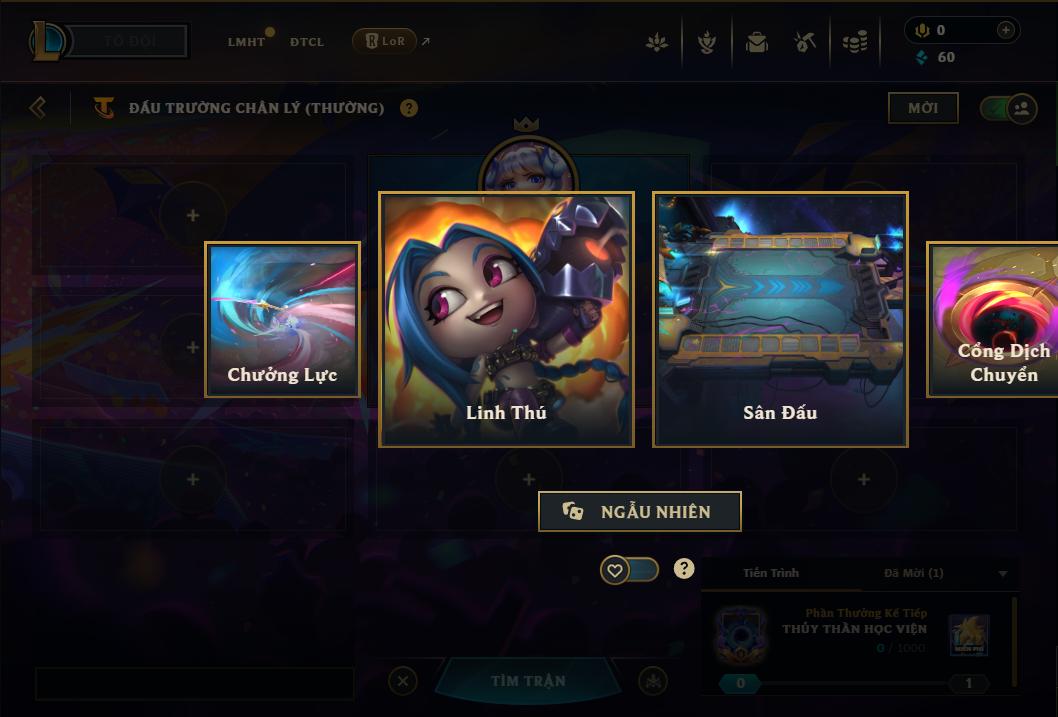Choose the Linh Thú card
The height and width of the screenshot is (717, 1058).
tap(506, 319)
